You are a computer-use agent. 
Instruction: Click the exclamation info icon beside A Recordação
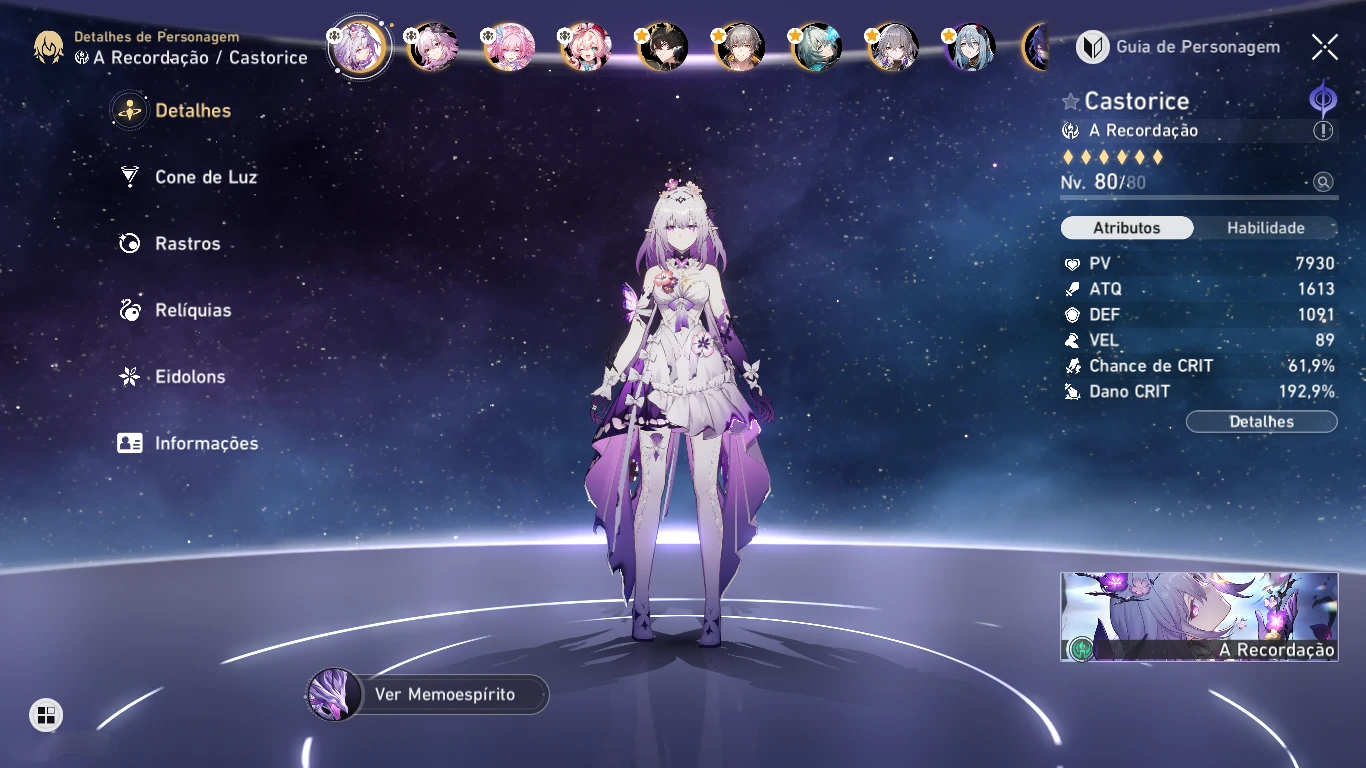[1323, 131]
